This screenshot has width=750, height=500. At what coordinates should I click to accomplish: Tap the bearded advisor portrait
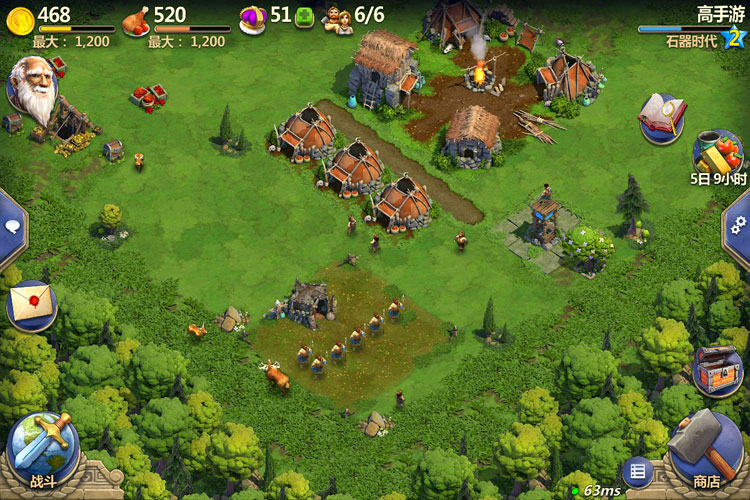[x=35, y=90]
